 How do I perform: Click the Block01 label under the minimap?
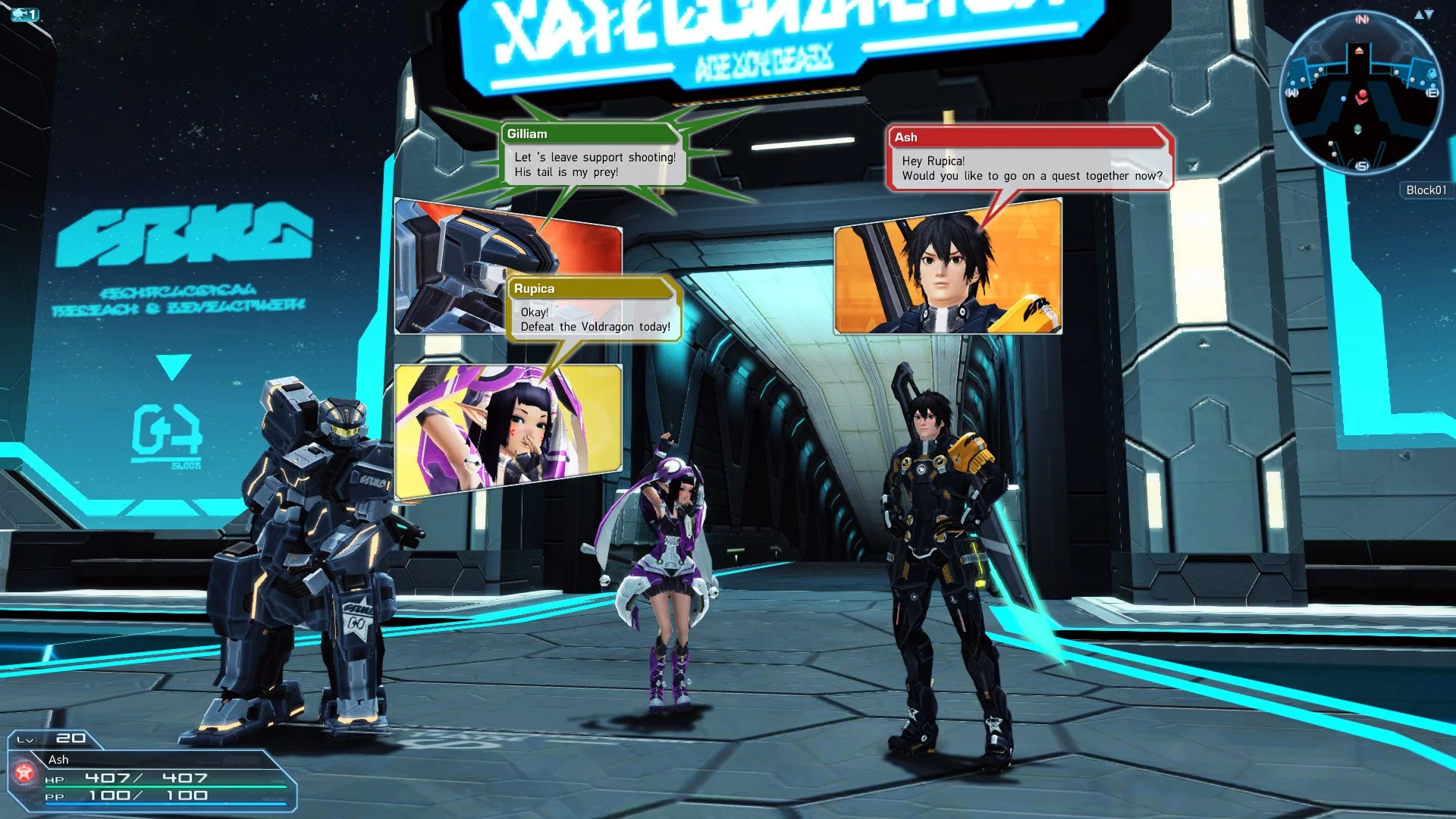point(1426,190)
